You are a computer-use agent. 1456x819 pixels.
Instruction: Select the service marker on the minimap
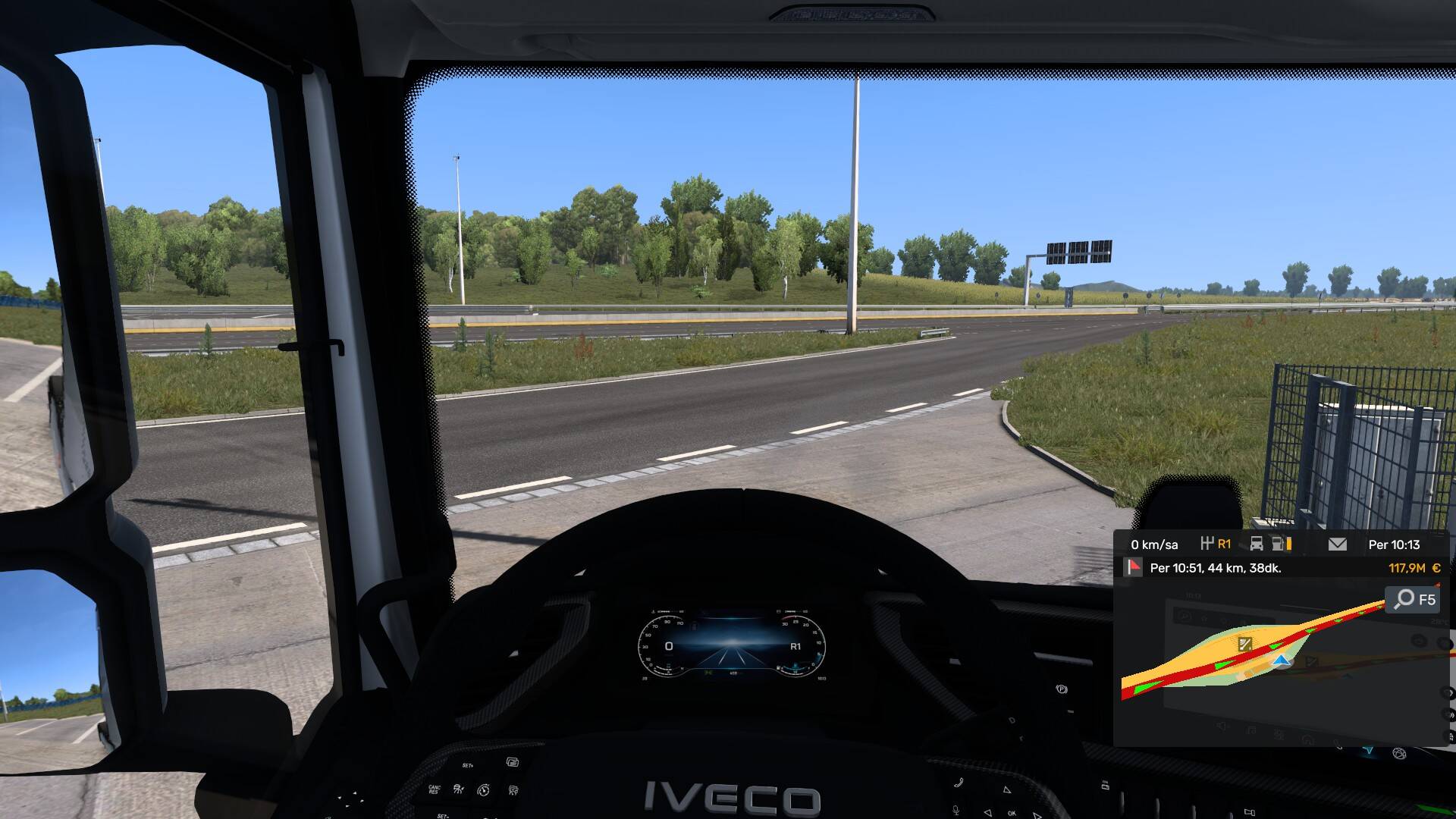coord(1245,645)
